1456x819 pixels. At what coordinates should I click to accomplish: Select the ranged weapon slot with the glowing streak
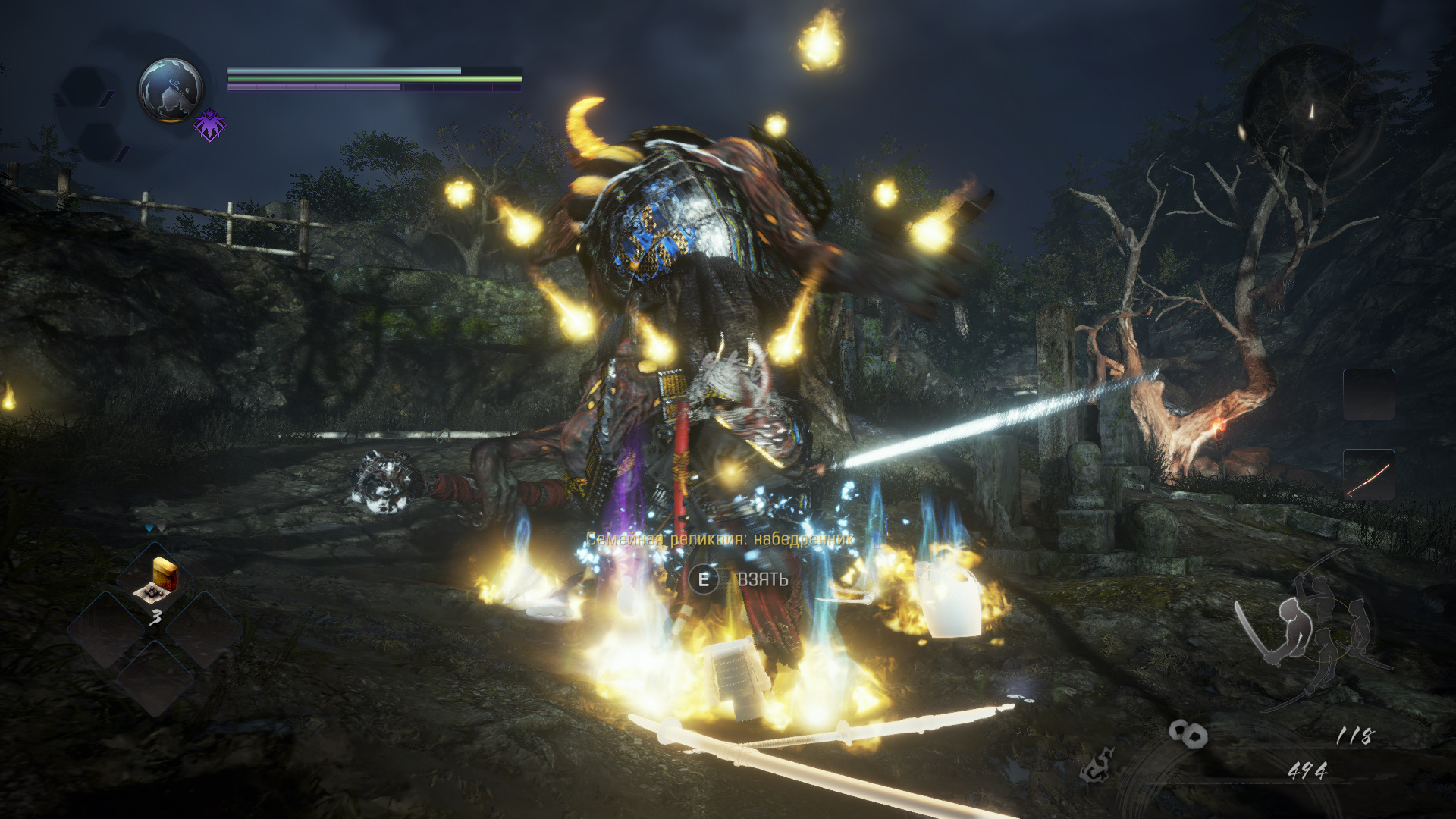(1369, 475)
